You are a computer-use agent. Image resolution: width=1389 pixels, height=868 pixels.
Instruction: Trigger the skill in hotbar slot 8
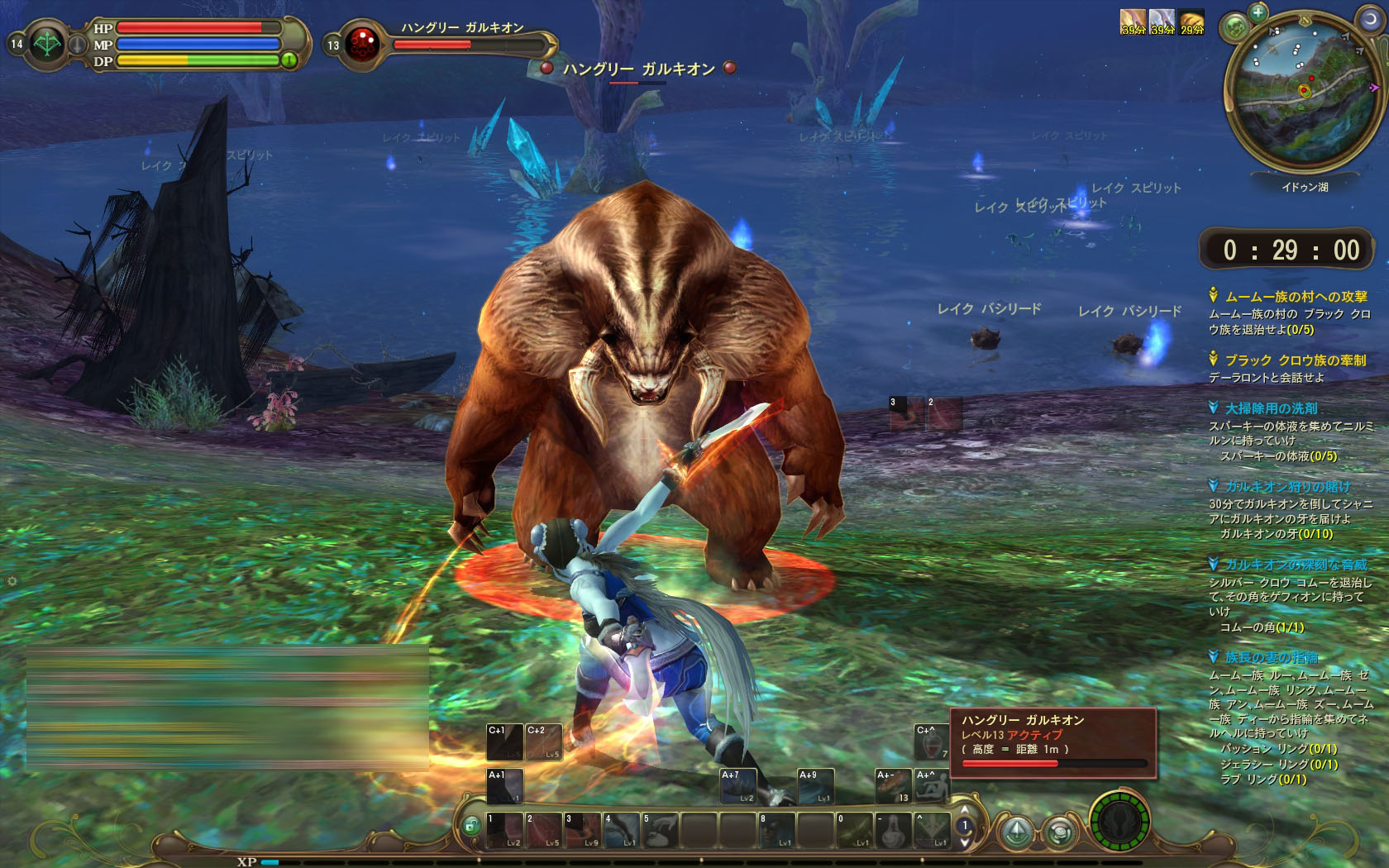click(776, 830)
